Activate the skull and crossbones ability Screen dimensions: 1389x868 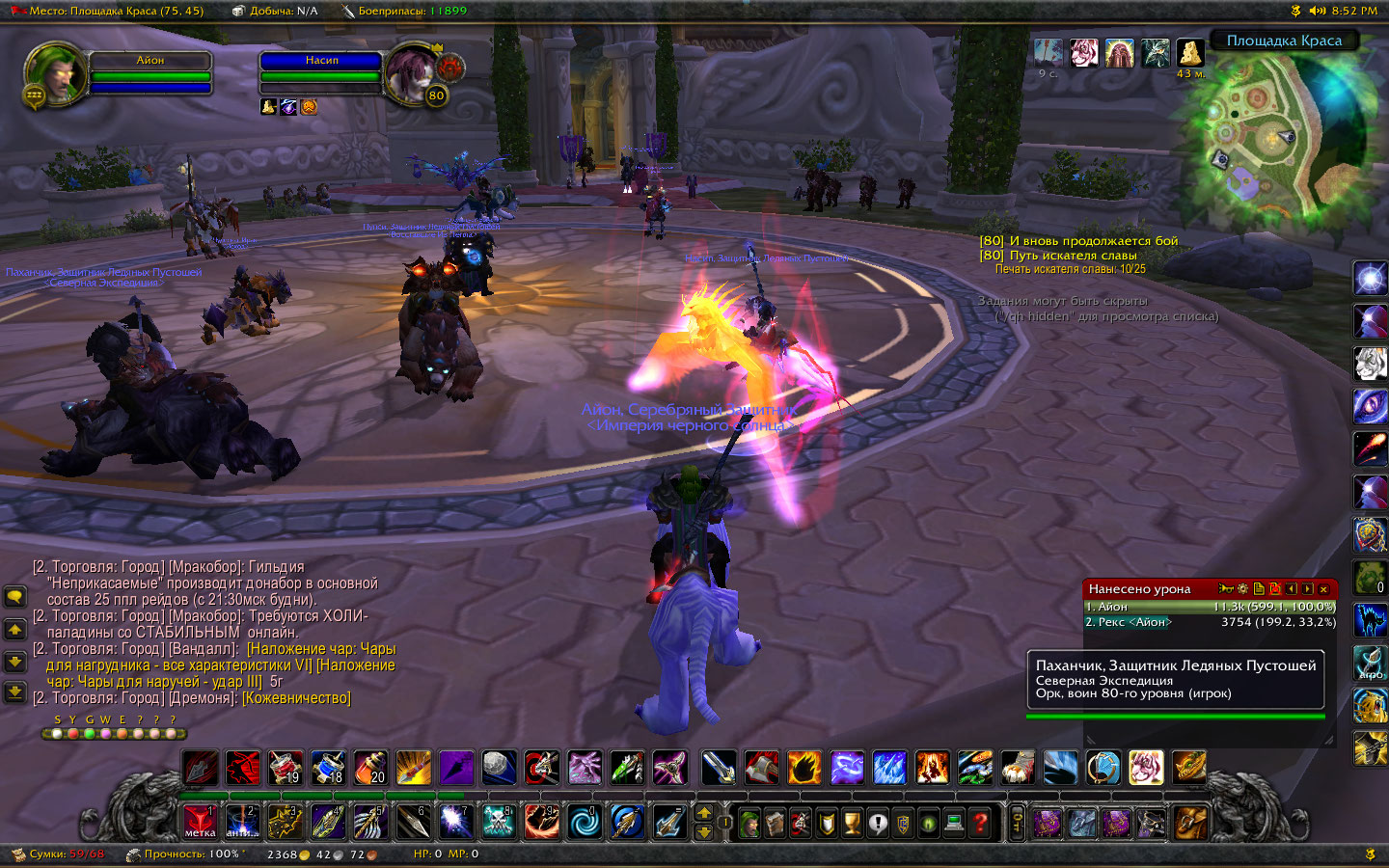[498, 822]
